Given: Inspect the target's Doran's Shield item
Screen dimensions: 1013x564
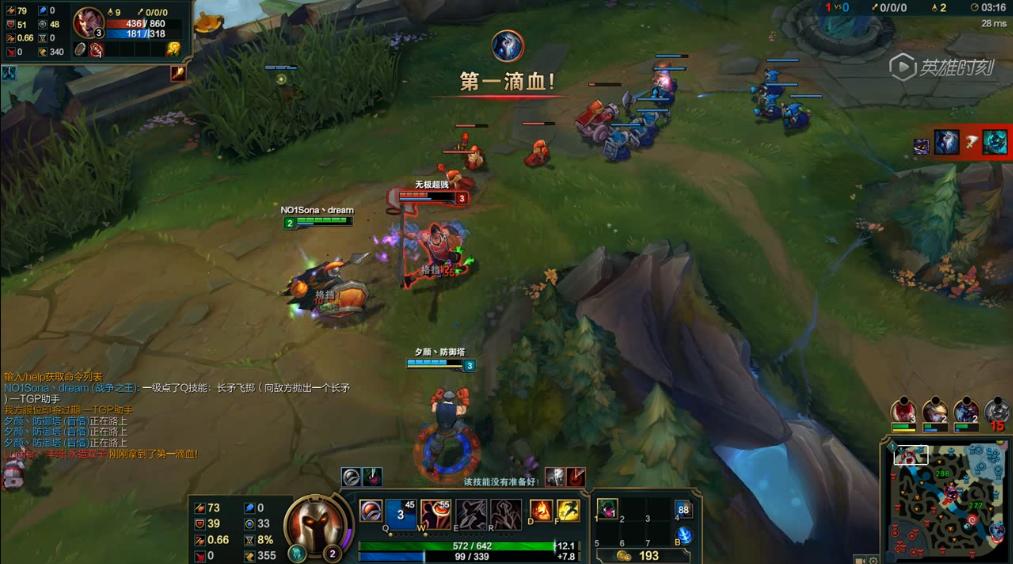Looking at the screenshot, I should click(80, 50).
